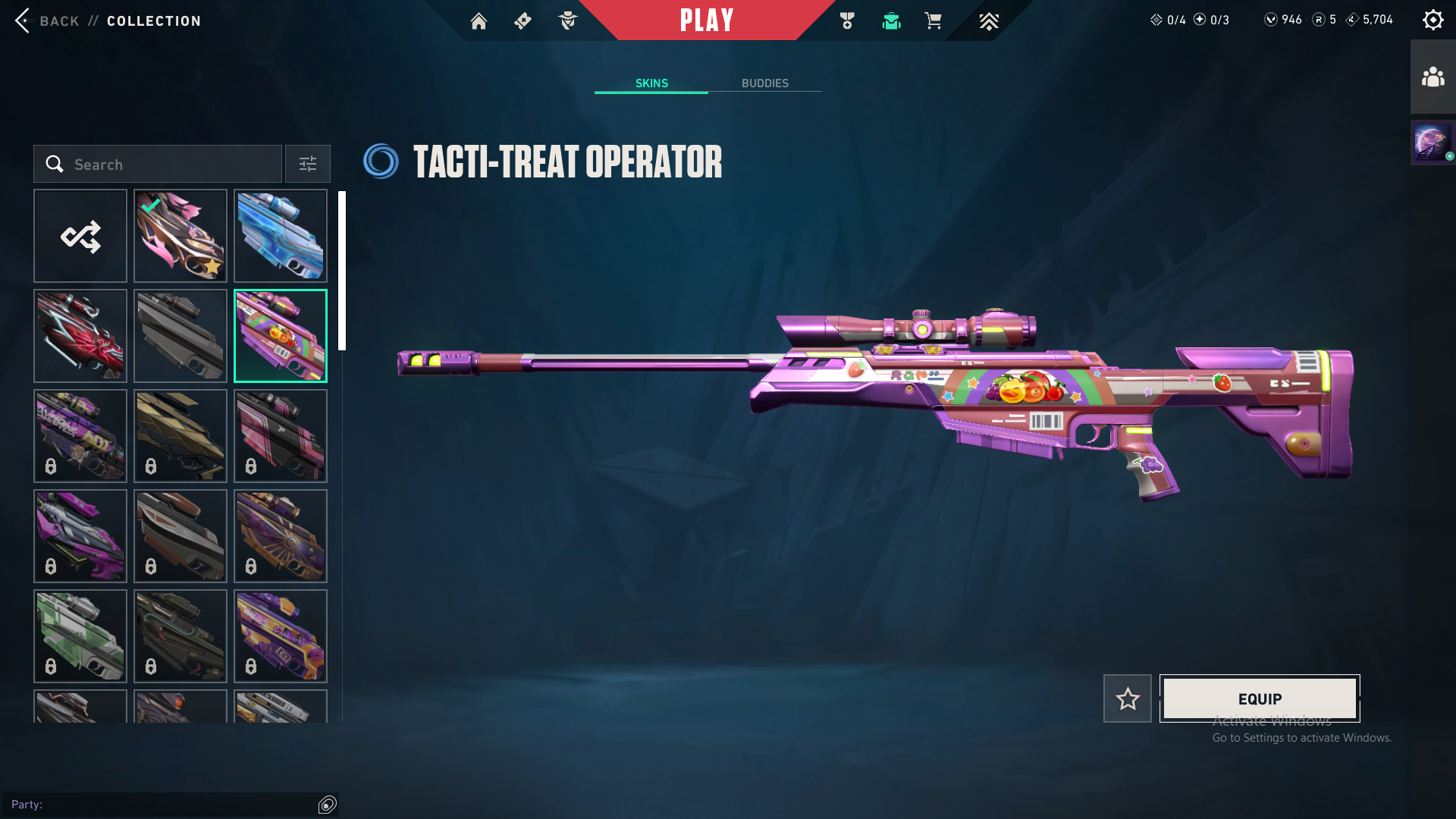The image size is (1456, 819).
Task: Equip the Tacti-Treat Operator
Action: 1260,698
